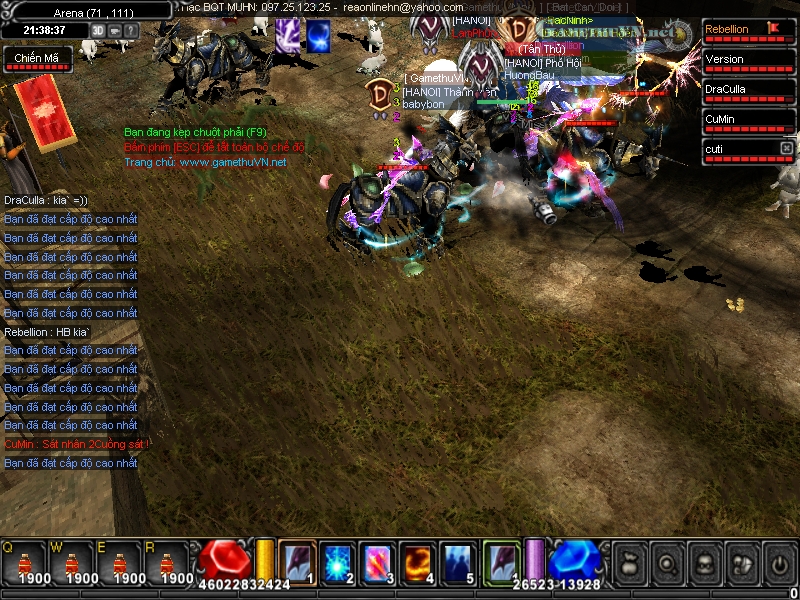The width and height of the screenshot is (800, 600).
Task: Open the question mark help button
Action: pyautogui.click(x=132, y=30)
